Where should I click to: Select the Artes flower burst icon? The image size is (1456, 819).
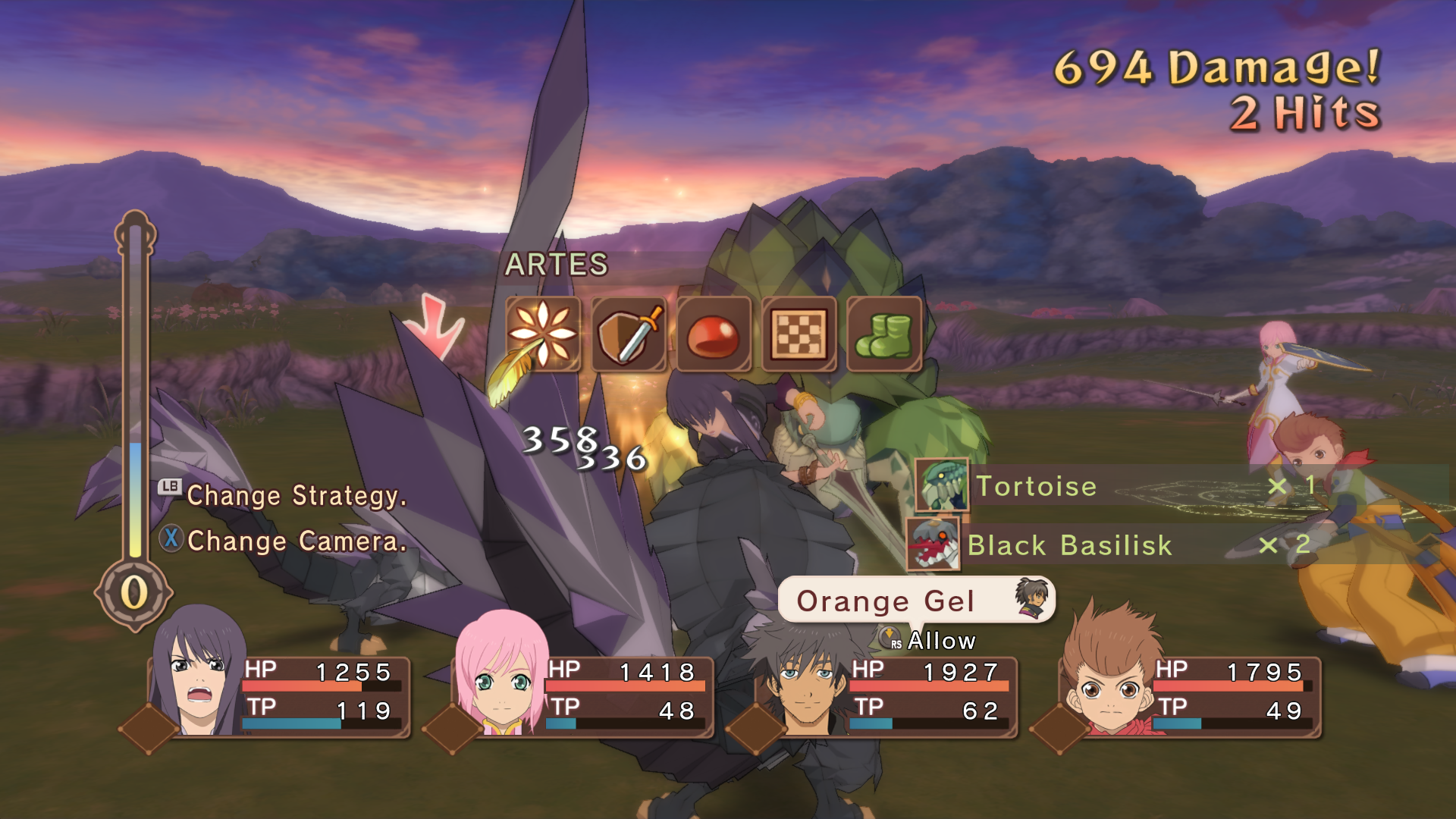pyautogui.click(x=543, y=334)
